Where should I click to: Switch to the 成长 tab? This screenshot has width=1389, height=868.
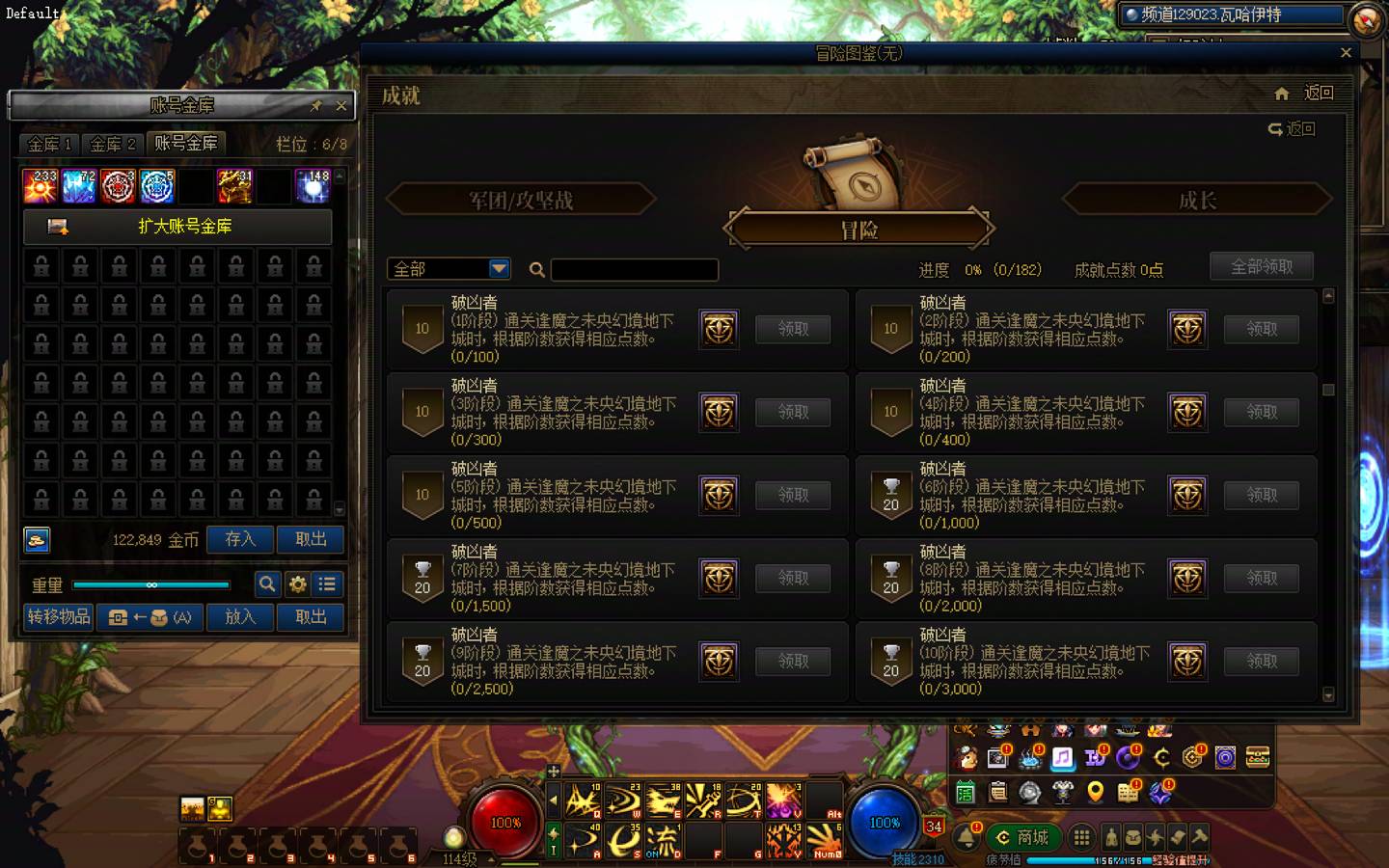(x=1196, y=199)
